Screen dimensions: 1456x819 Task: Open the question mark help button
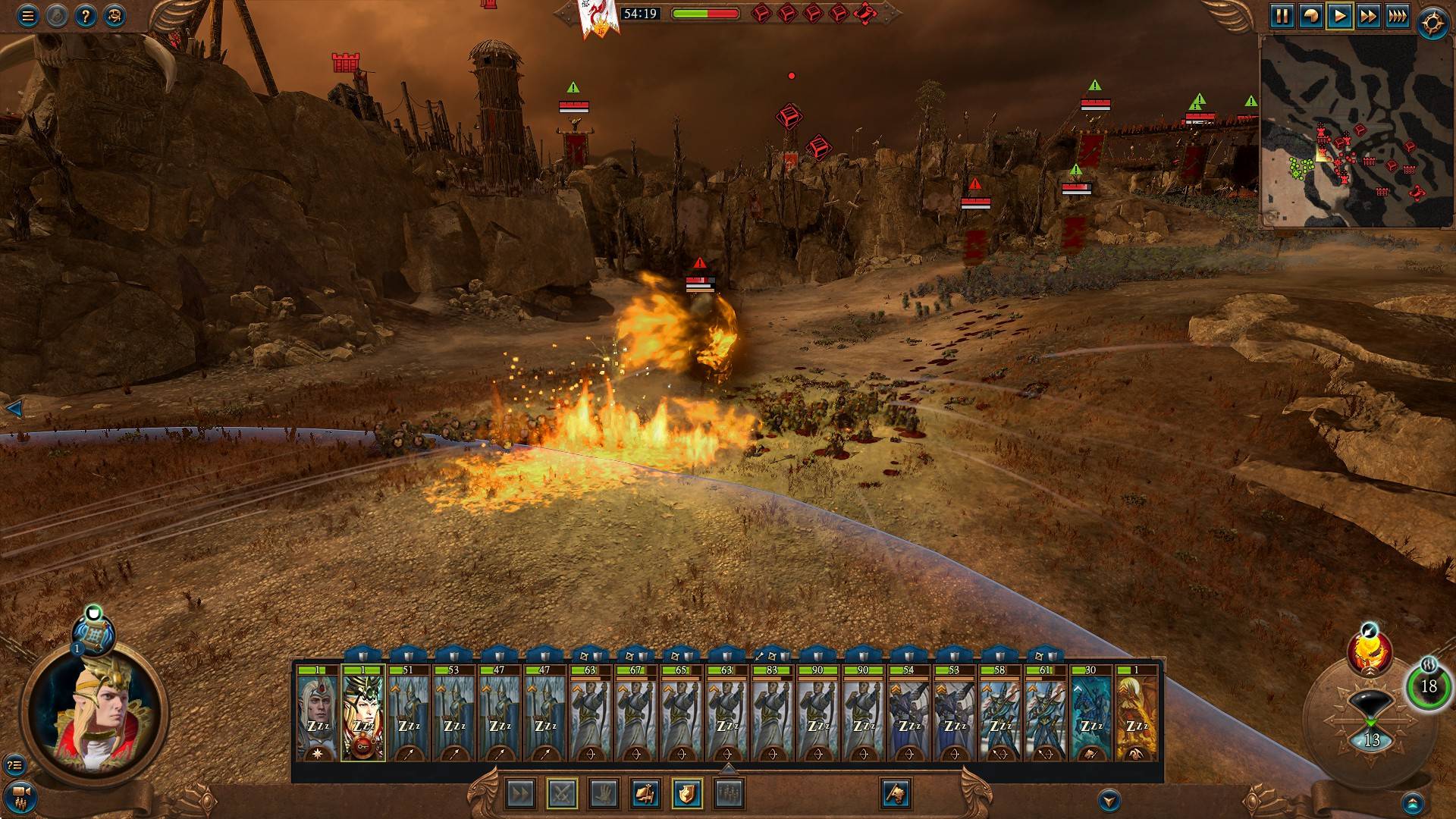pyautogui.click(x=86, y=16)
